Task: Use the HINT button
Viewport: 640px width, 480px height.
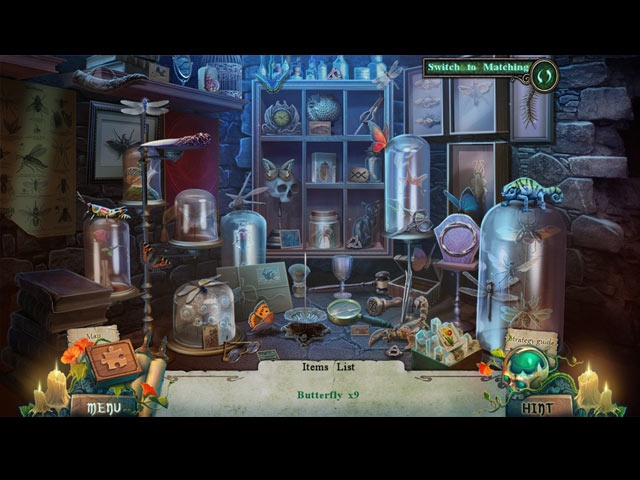Action: tap(540, 406)
